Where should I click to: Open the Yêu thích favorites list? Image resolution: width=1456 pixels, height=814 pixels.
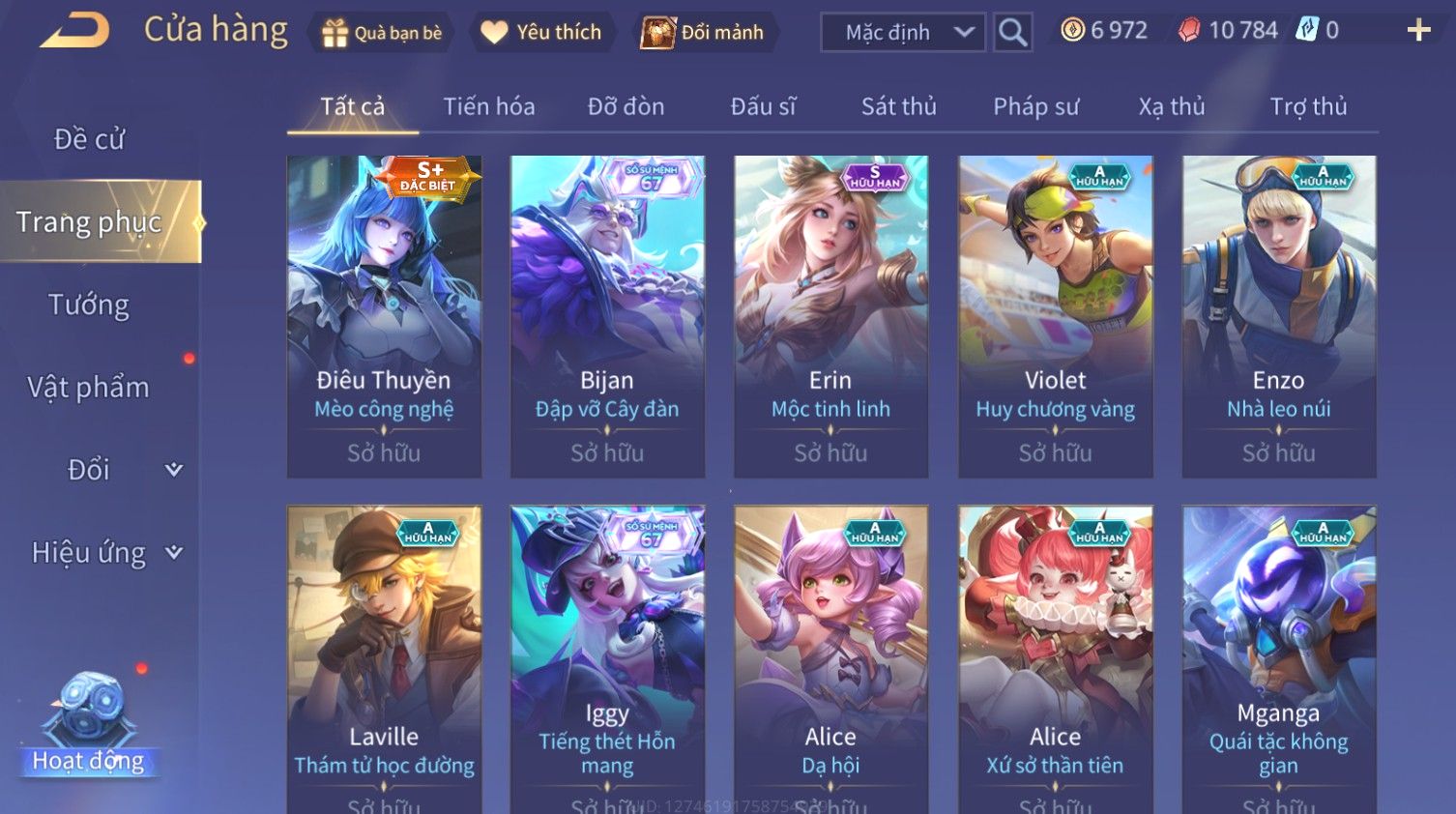[x=541, y=33]
